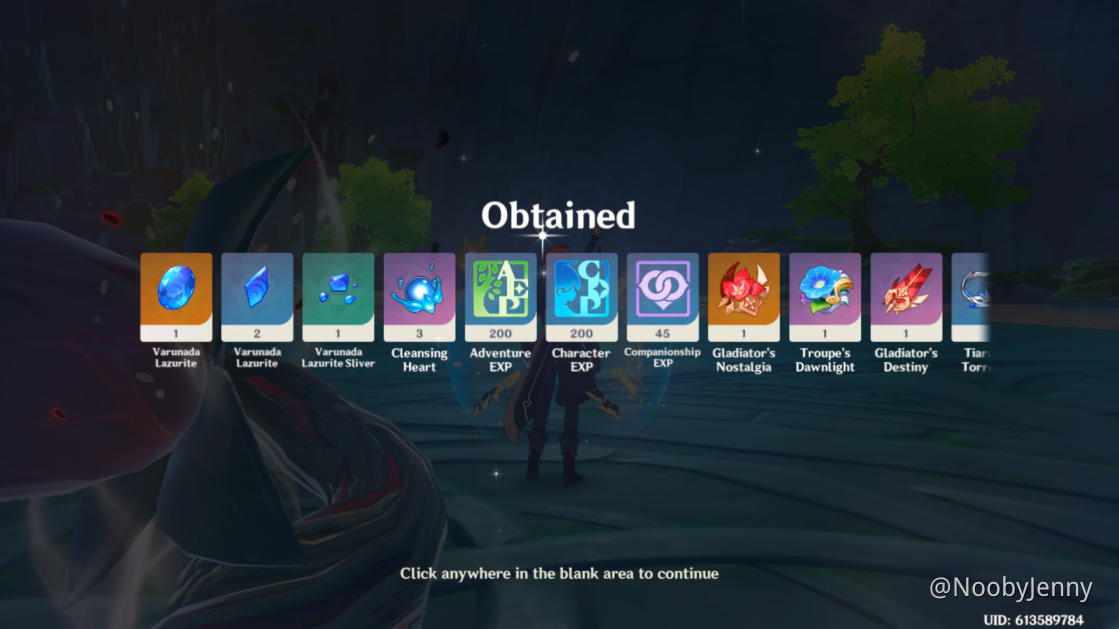Viewport: 1119px width, 629px height.
Task: View the Adventure EXP reward tile
Action: pos(500,290)
